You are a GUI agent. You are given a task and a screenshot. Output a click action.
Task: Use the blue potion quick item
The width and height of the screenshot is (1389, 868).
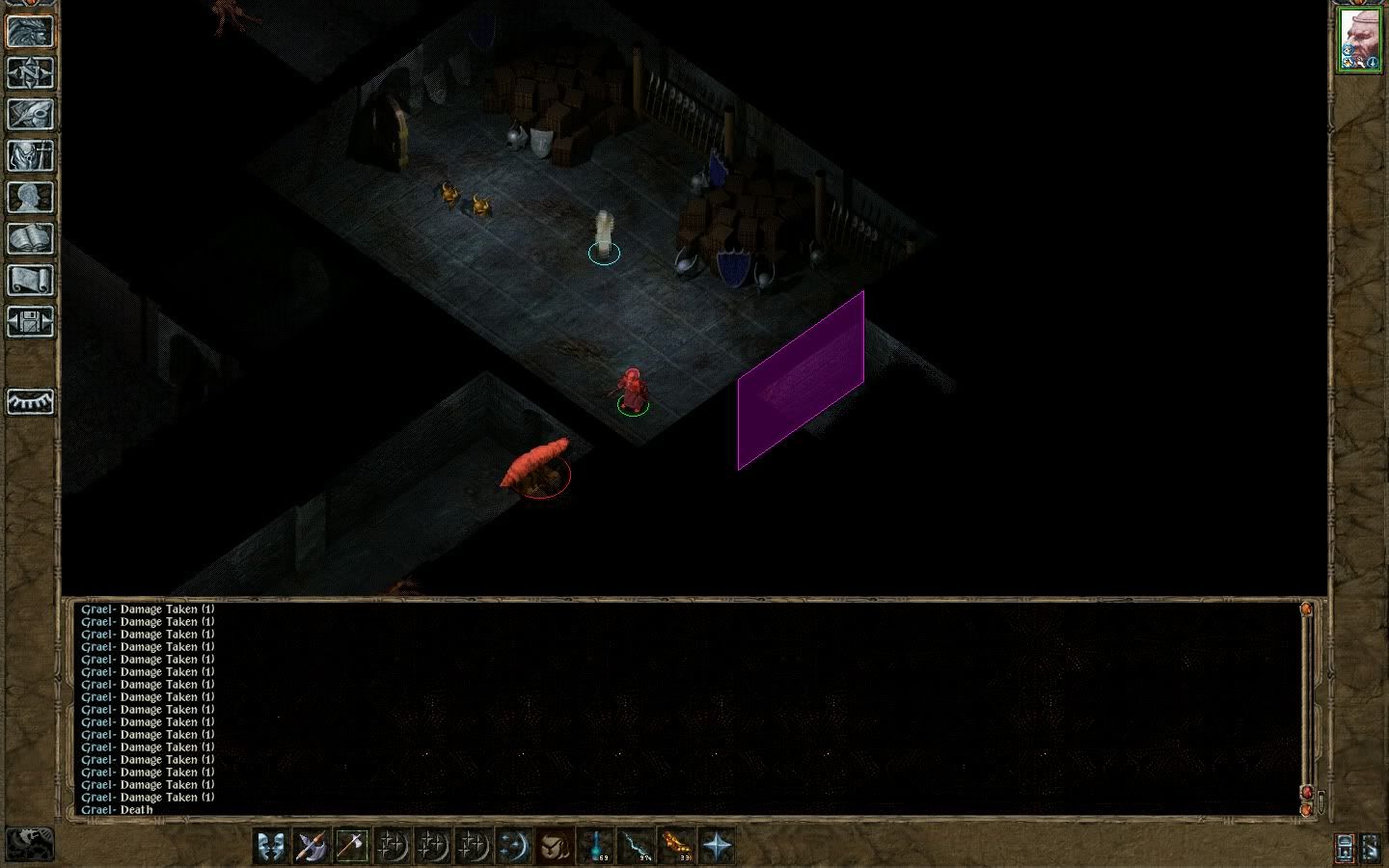595,846
